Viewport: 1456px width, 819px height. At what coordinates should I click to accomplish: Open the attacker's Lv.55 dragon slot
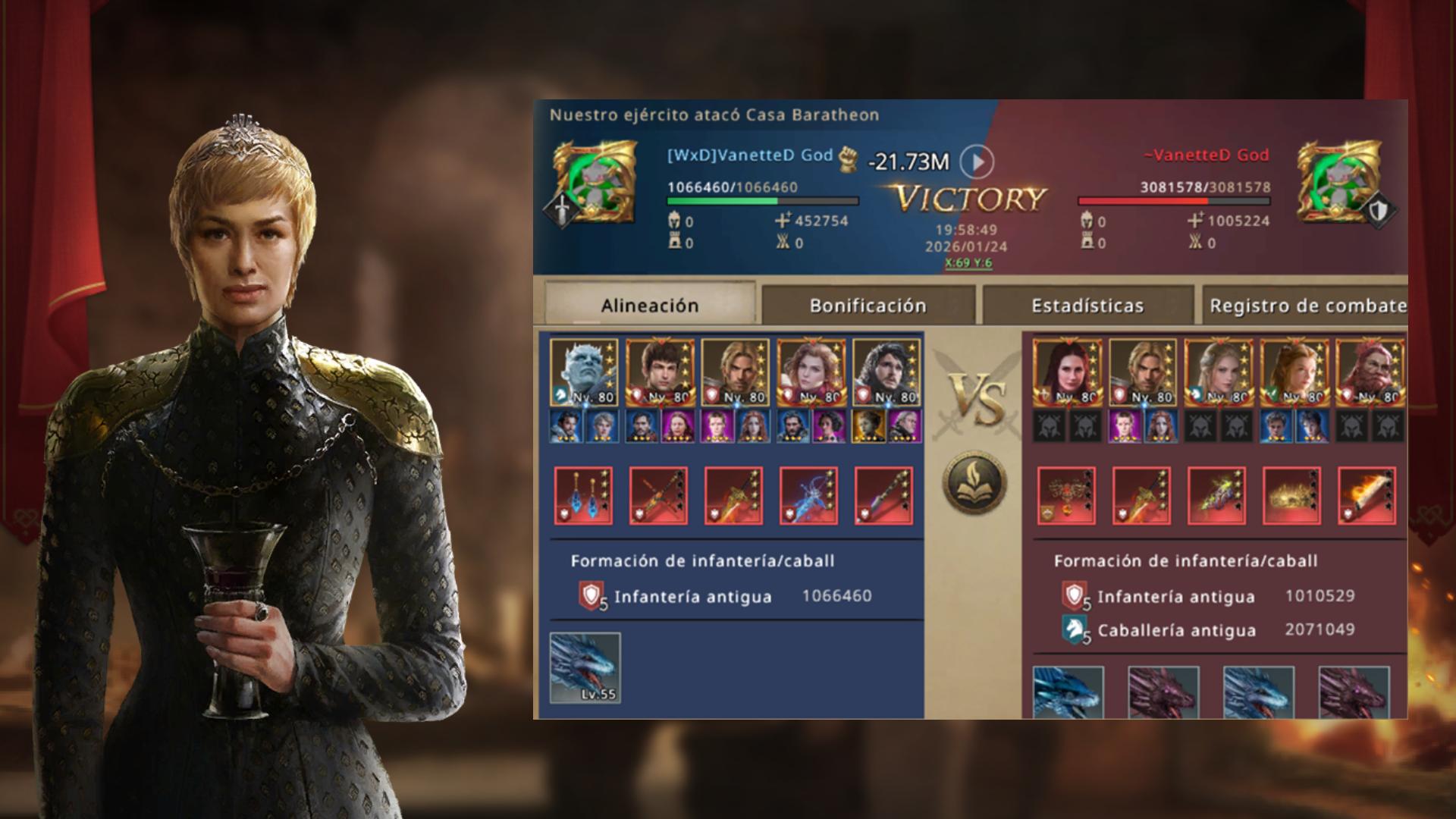[585, 667]
